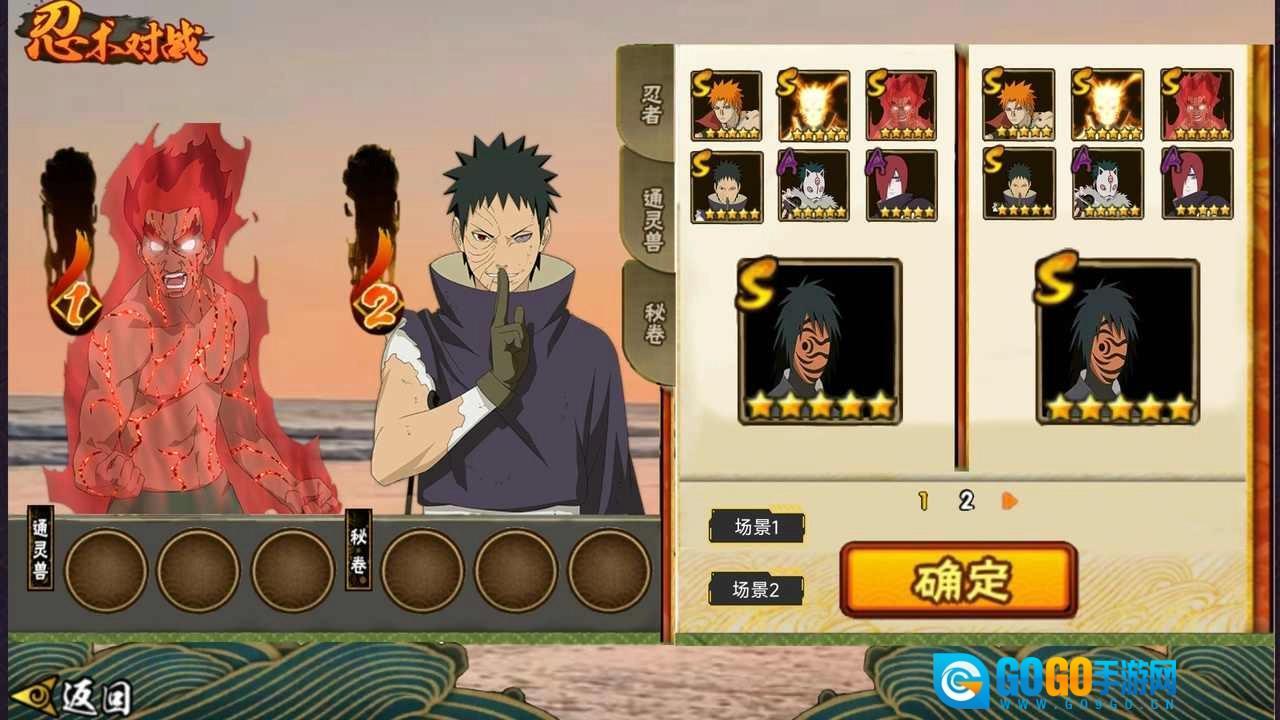Pick red-haired Nagato in the right roster

[1197, 184]
